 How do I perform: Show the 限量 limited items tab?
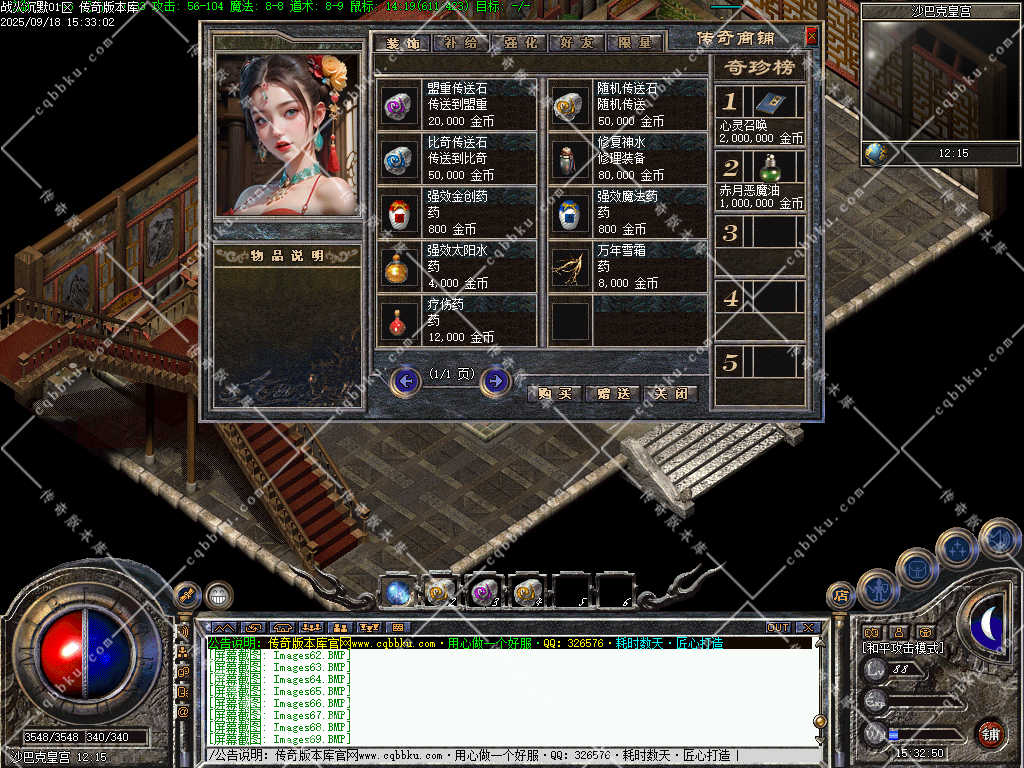[x=634, y=43]
